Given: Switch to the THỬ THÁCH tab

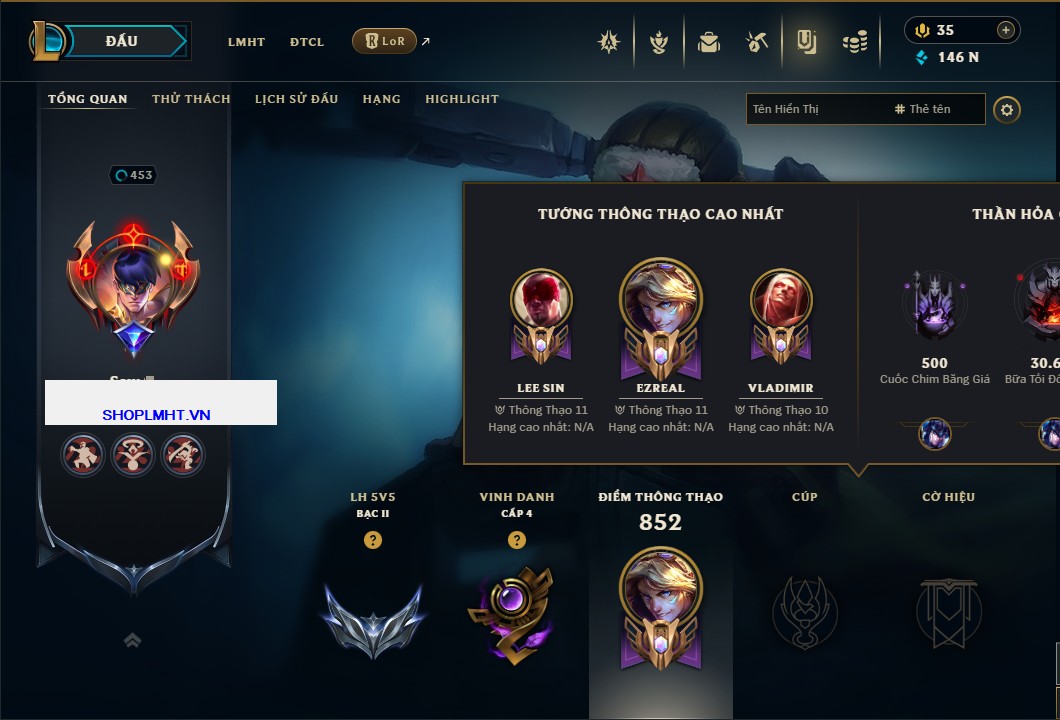Looking at the screenshot, I should click(x=191, y=99).
